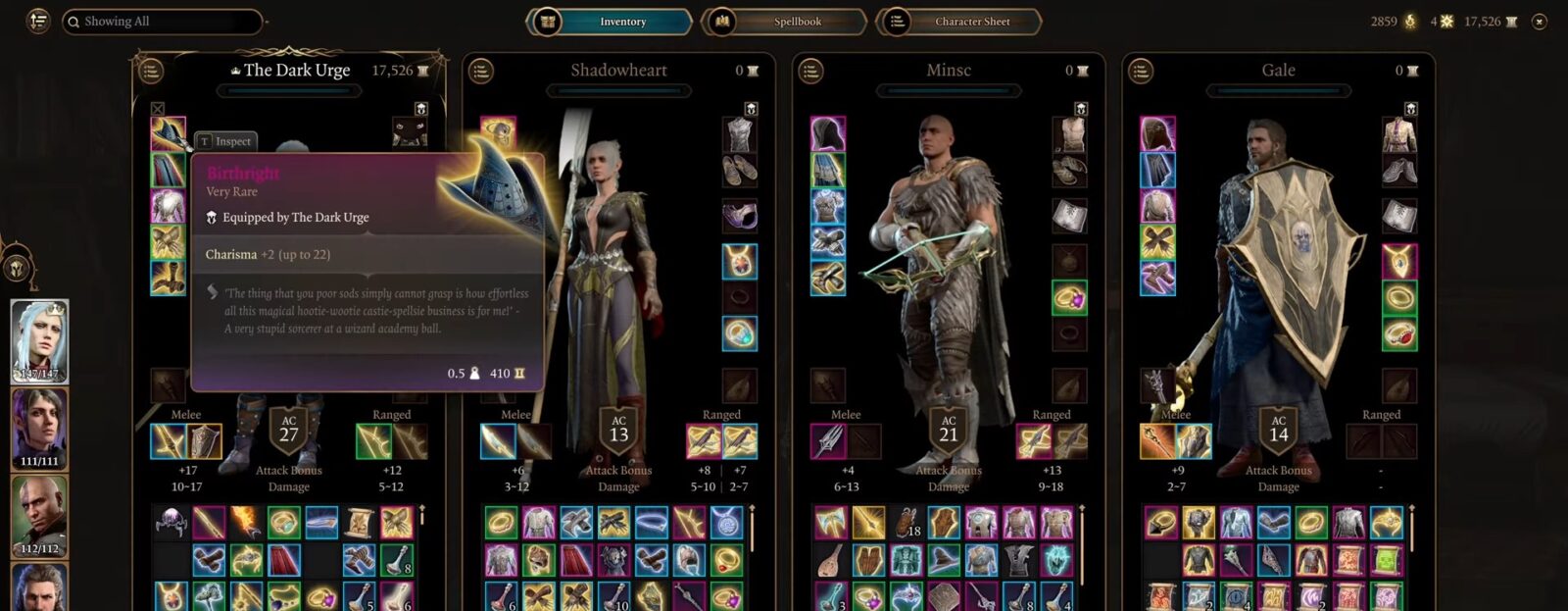Open the Spellbook tab

pyautogui.click(x=796, y=22)
